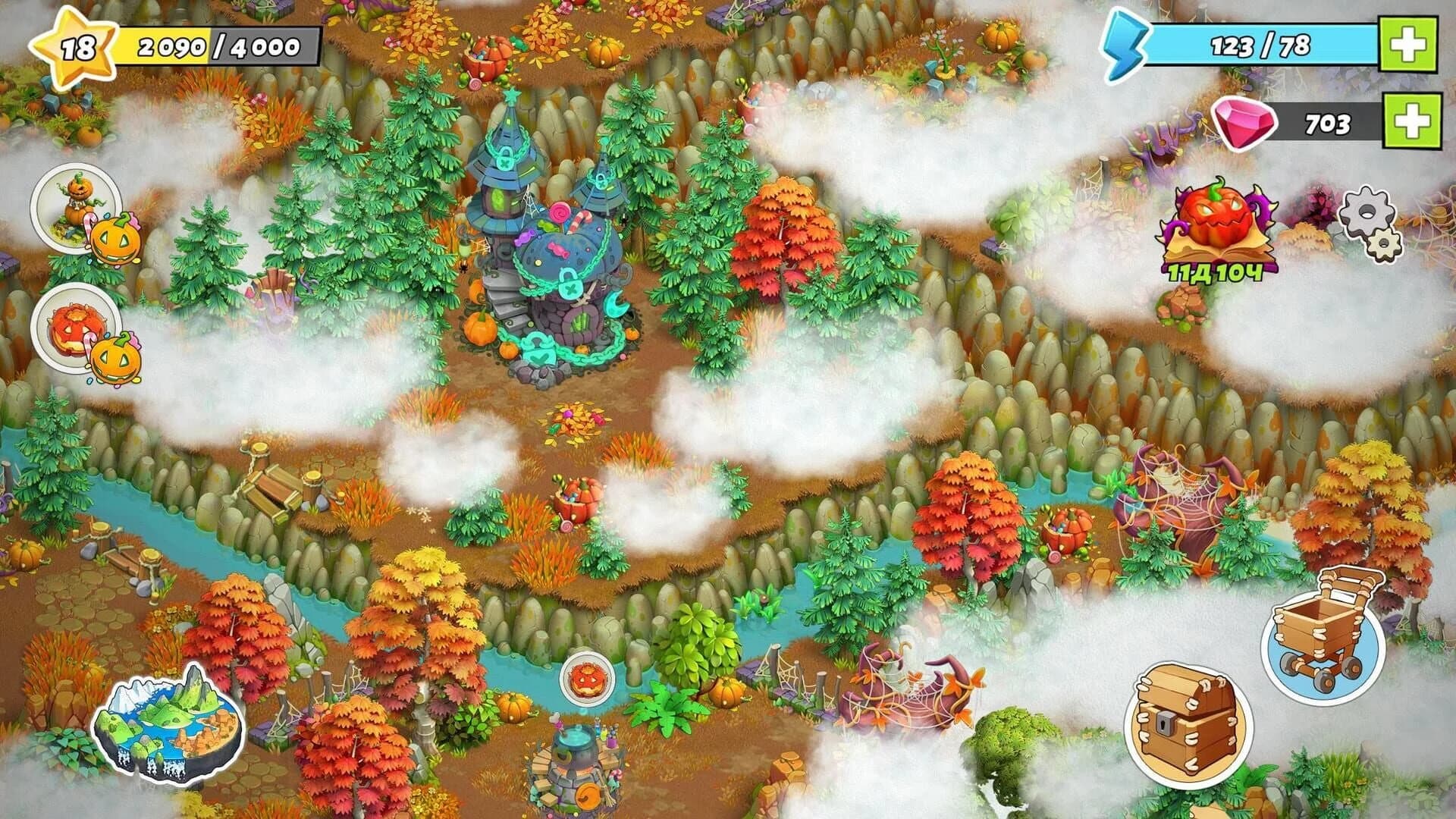
Task: Tap the level 18 star badge
Action: point(76,47)
